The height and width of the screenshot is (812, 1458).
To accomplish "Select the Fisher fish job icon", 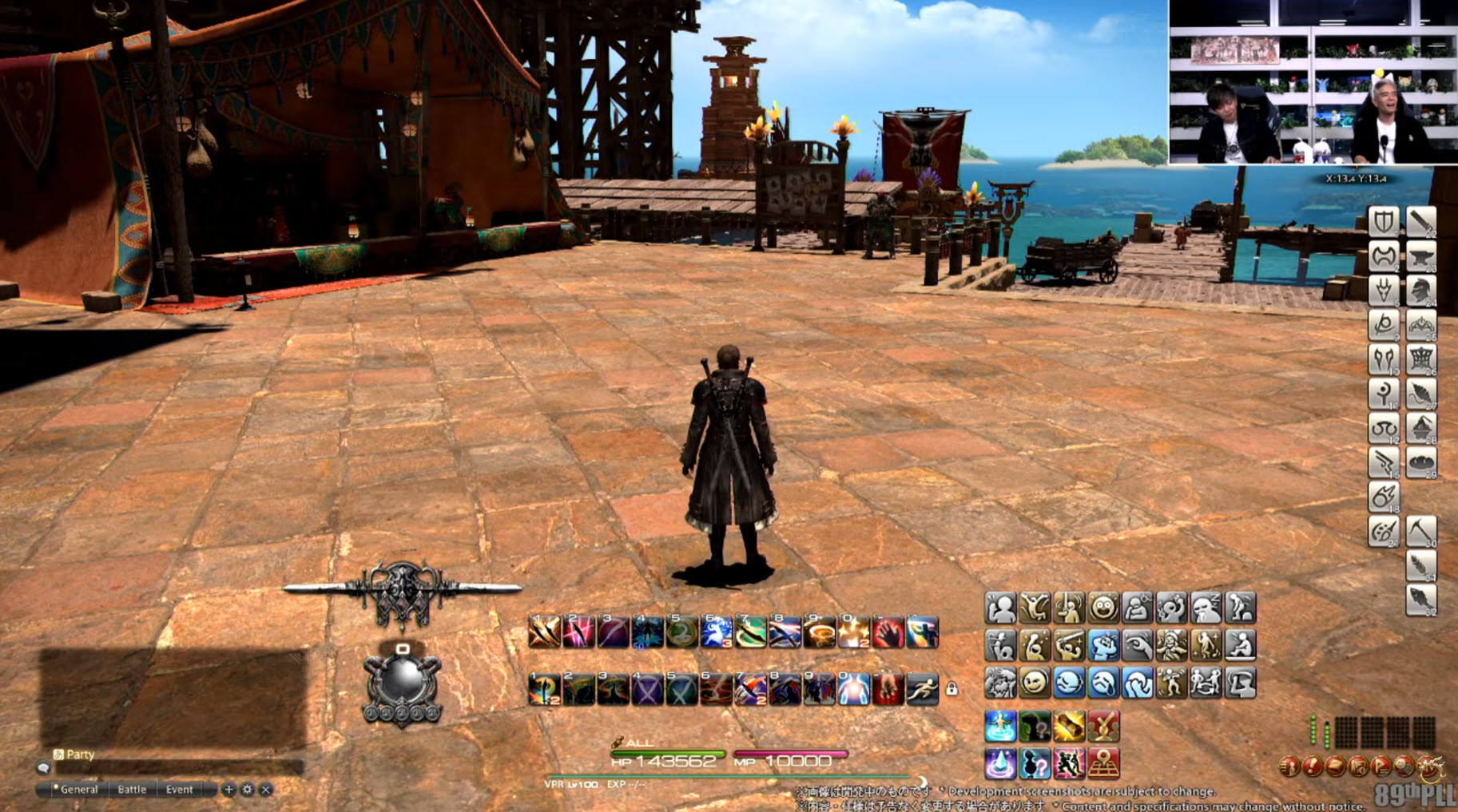I will pos(1421,600).
